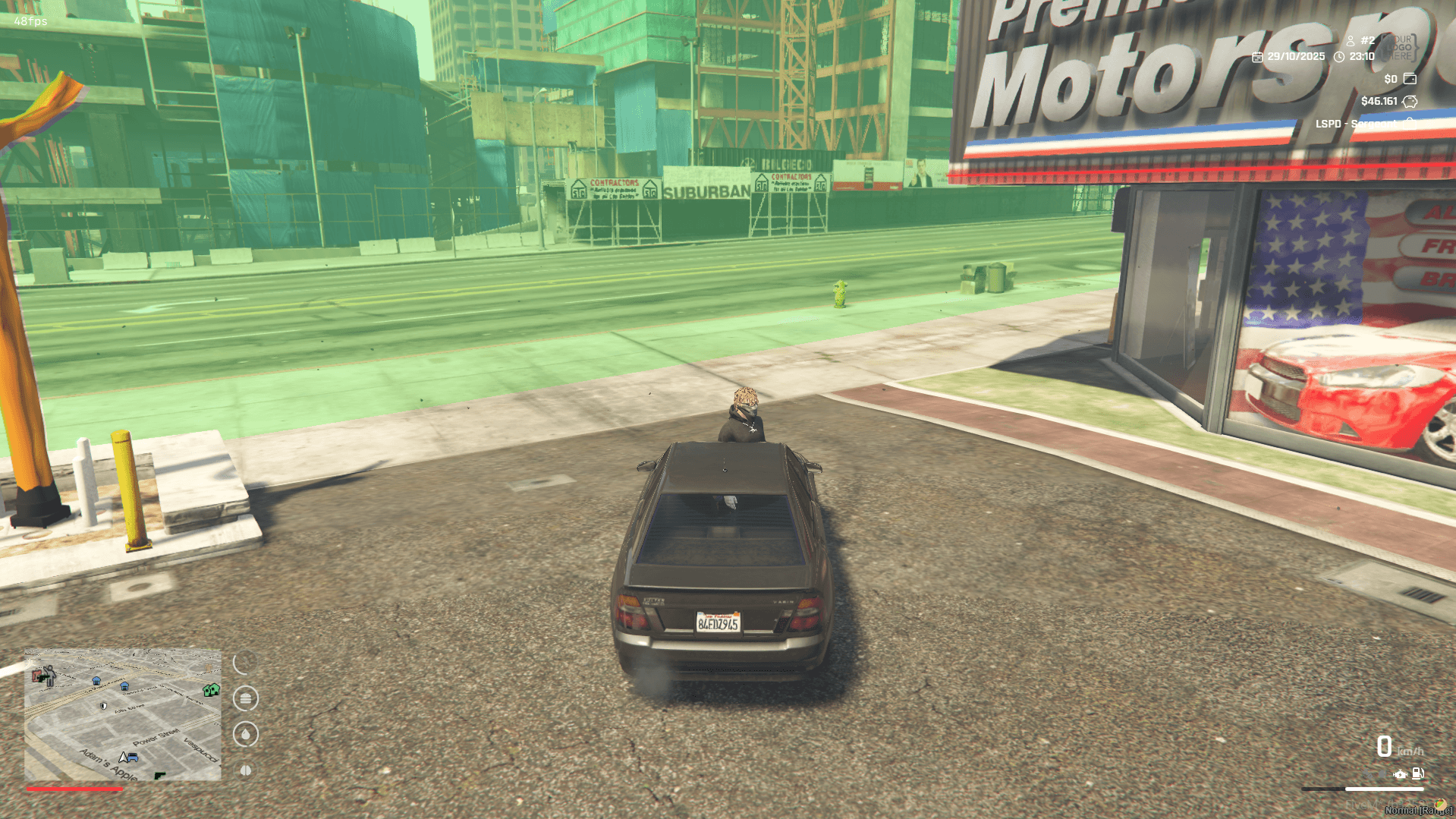The width and height of the screenshot is (1456, 819).
Task: Click the headlight indicator icon
Action: (1382, 774)
